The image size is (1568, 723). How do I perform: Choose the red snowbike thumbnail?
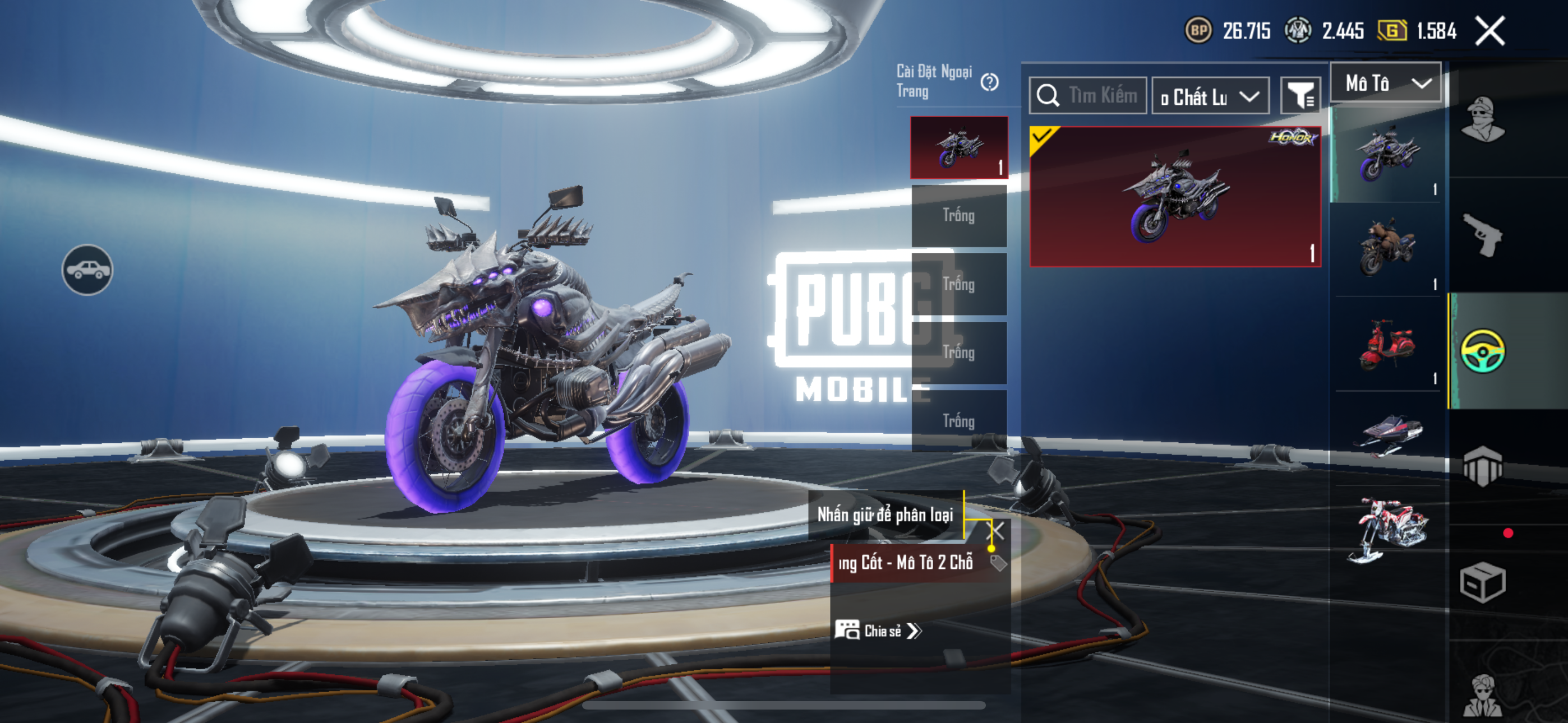[x=1387, y=529]
